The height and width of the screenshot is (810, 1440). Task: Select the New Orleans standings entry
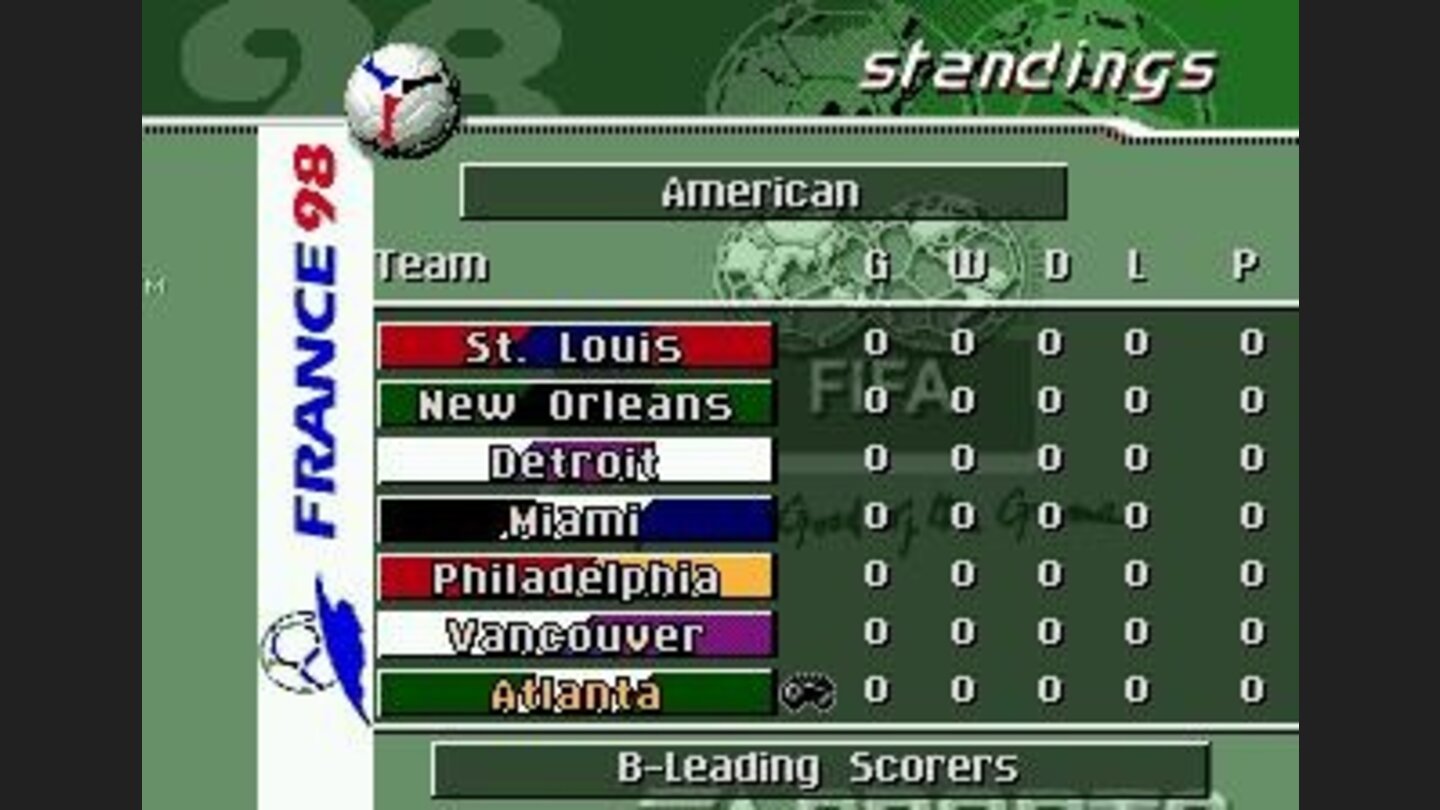point(576,403)
